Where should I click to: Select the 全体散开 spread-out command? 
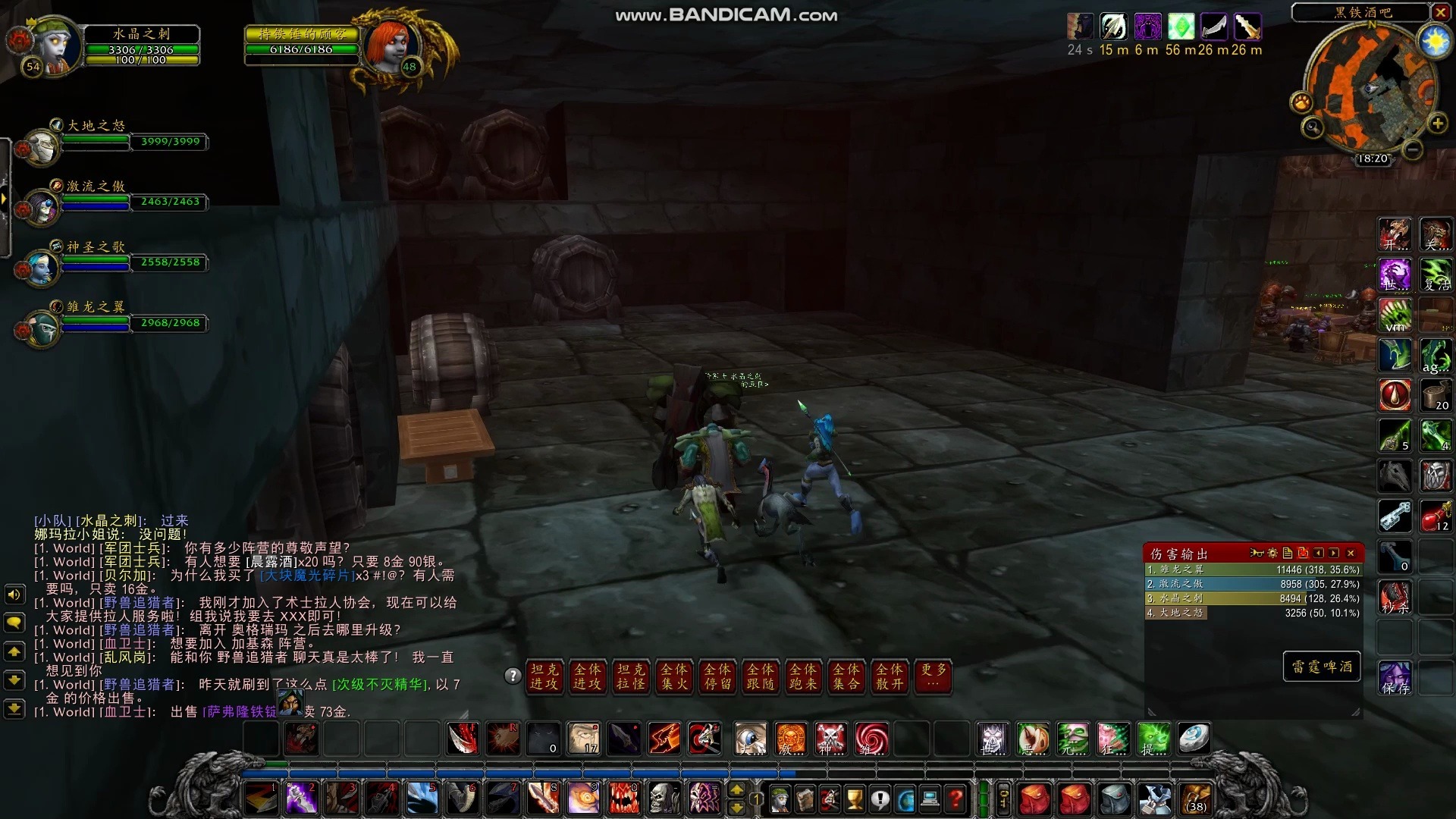point(890,676)
